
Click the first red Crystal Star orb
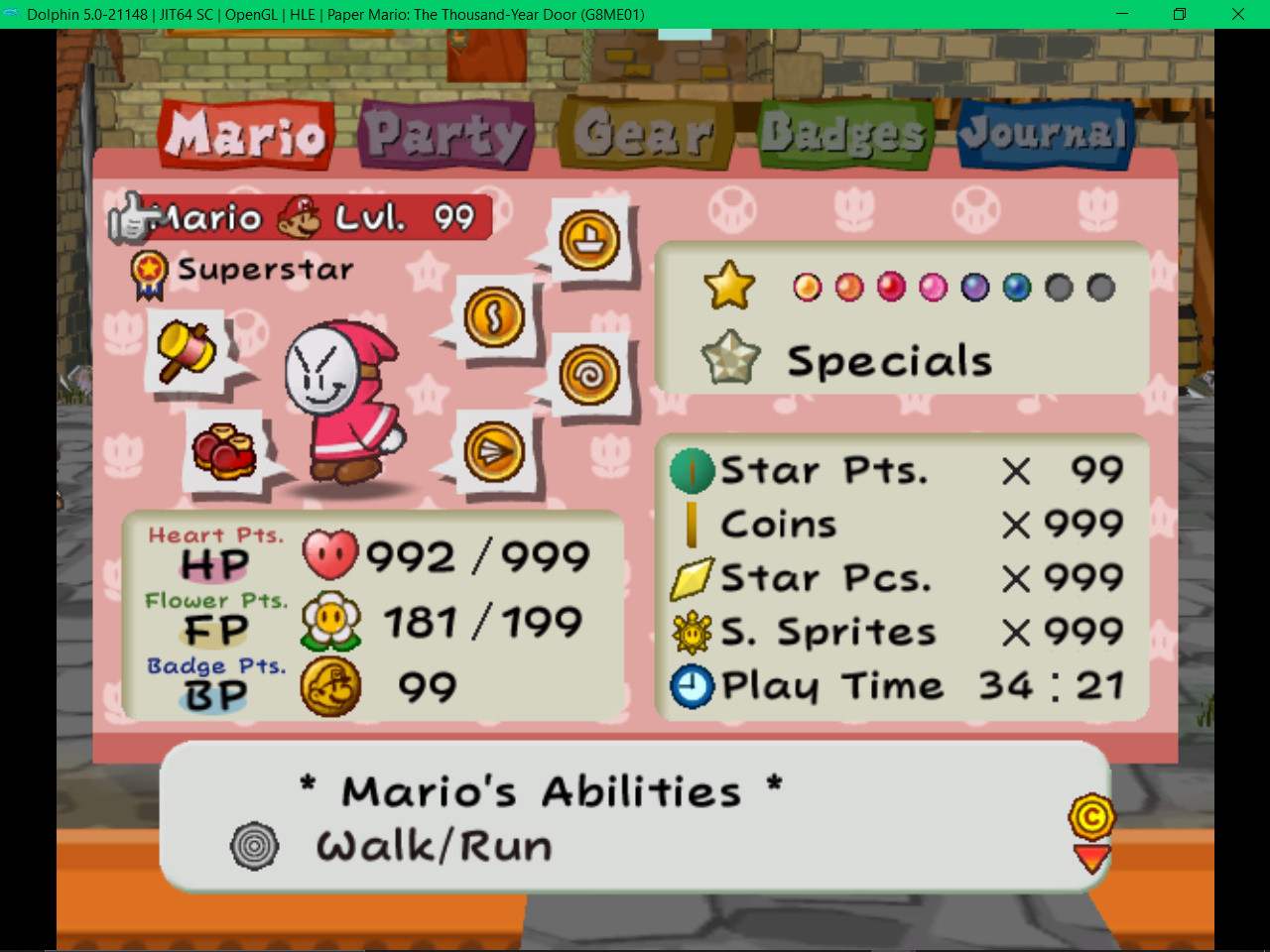point(806,288)
